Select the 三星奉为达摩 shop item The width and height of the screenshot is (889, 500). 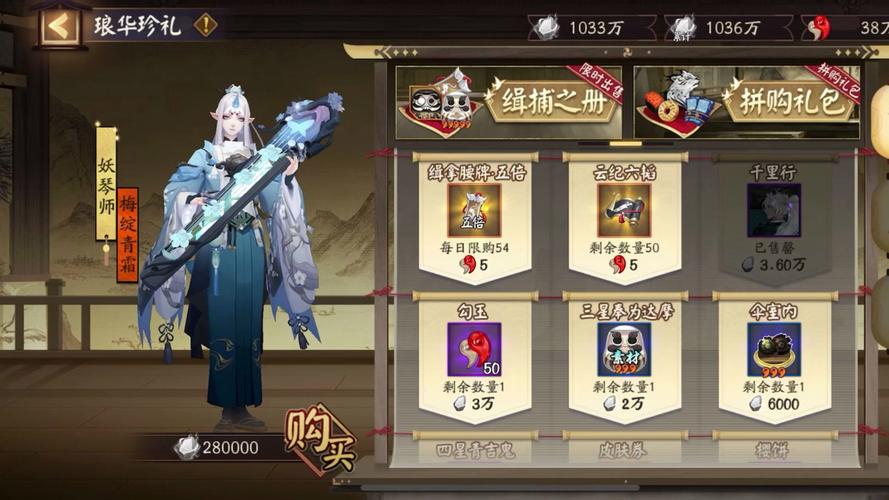tap(624, 356)
